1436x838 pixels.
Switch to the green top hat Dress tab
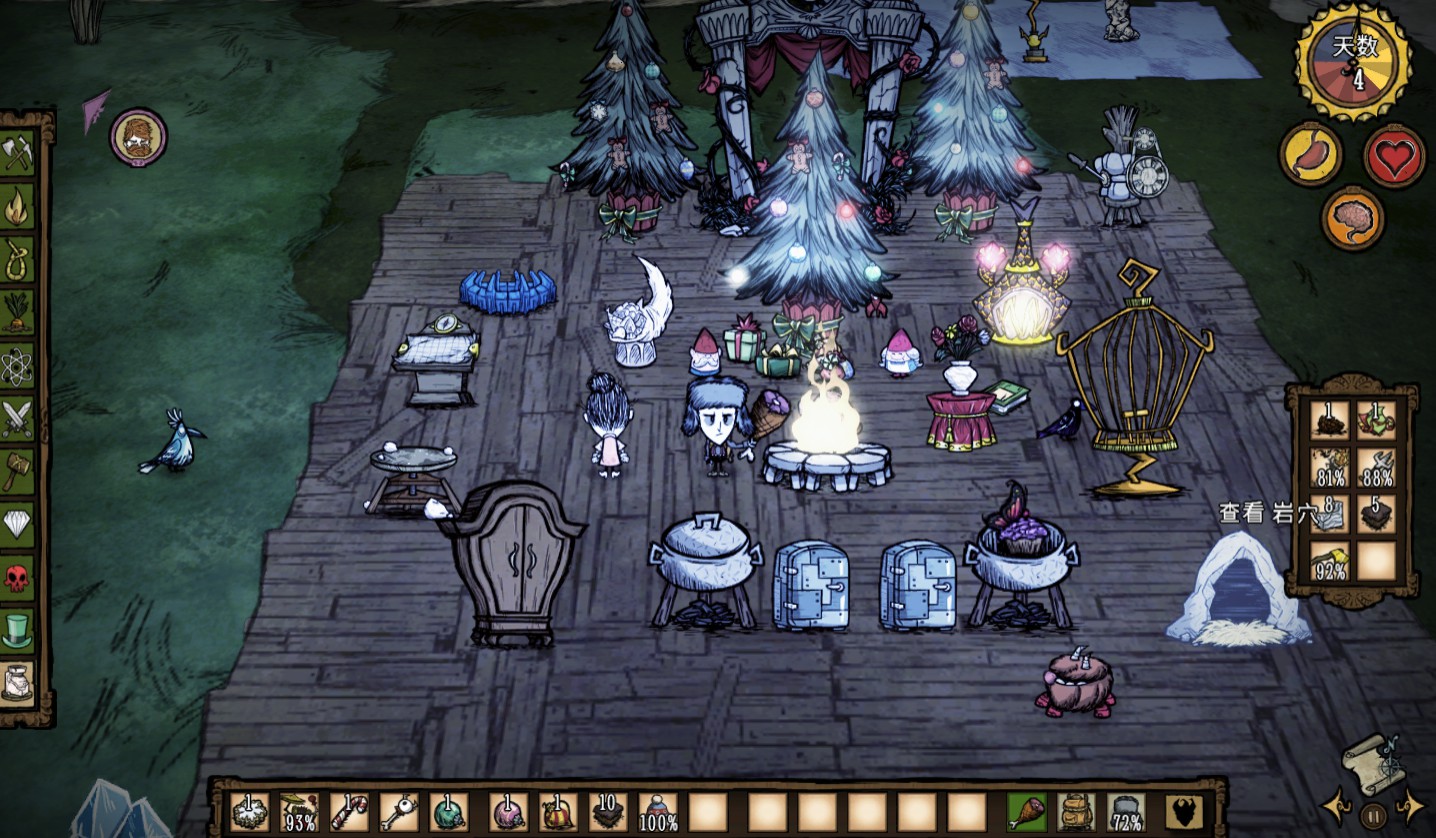pyautogui.click(x=18, y=630)
